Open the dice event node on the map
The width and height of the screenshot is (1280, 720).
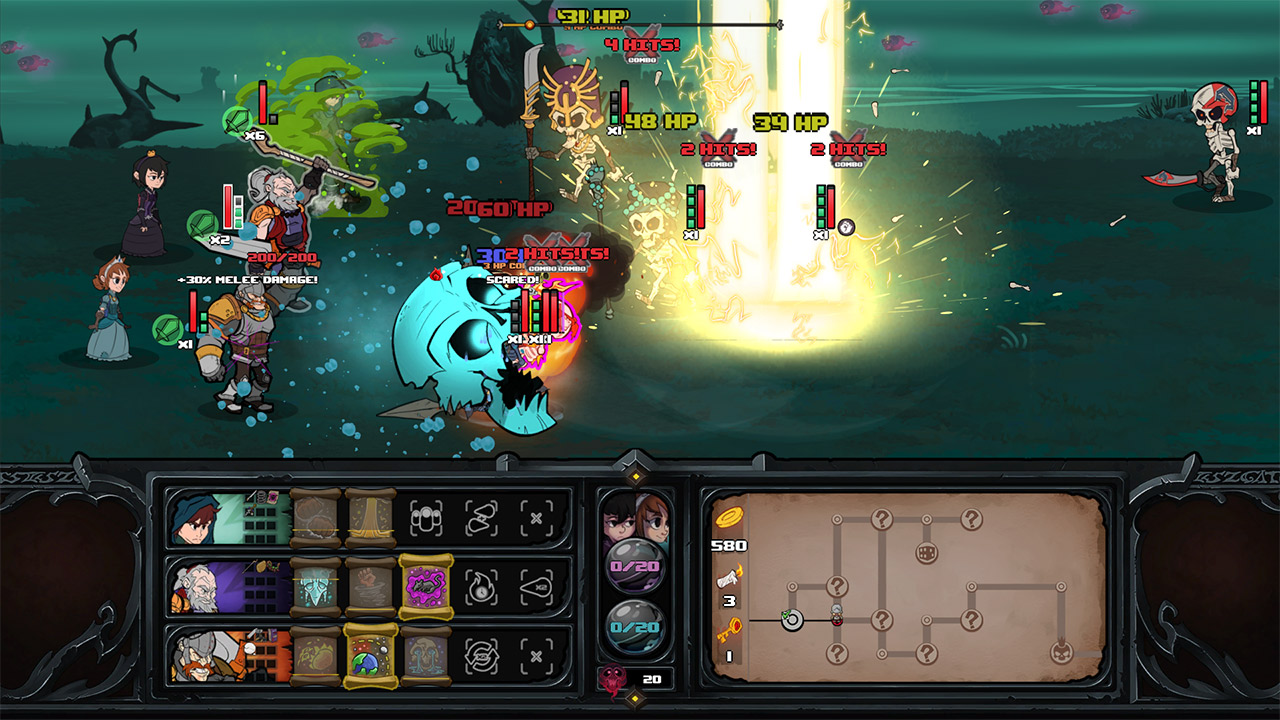tap(928, 552)
